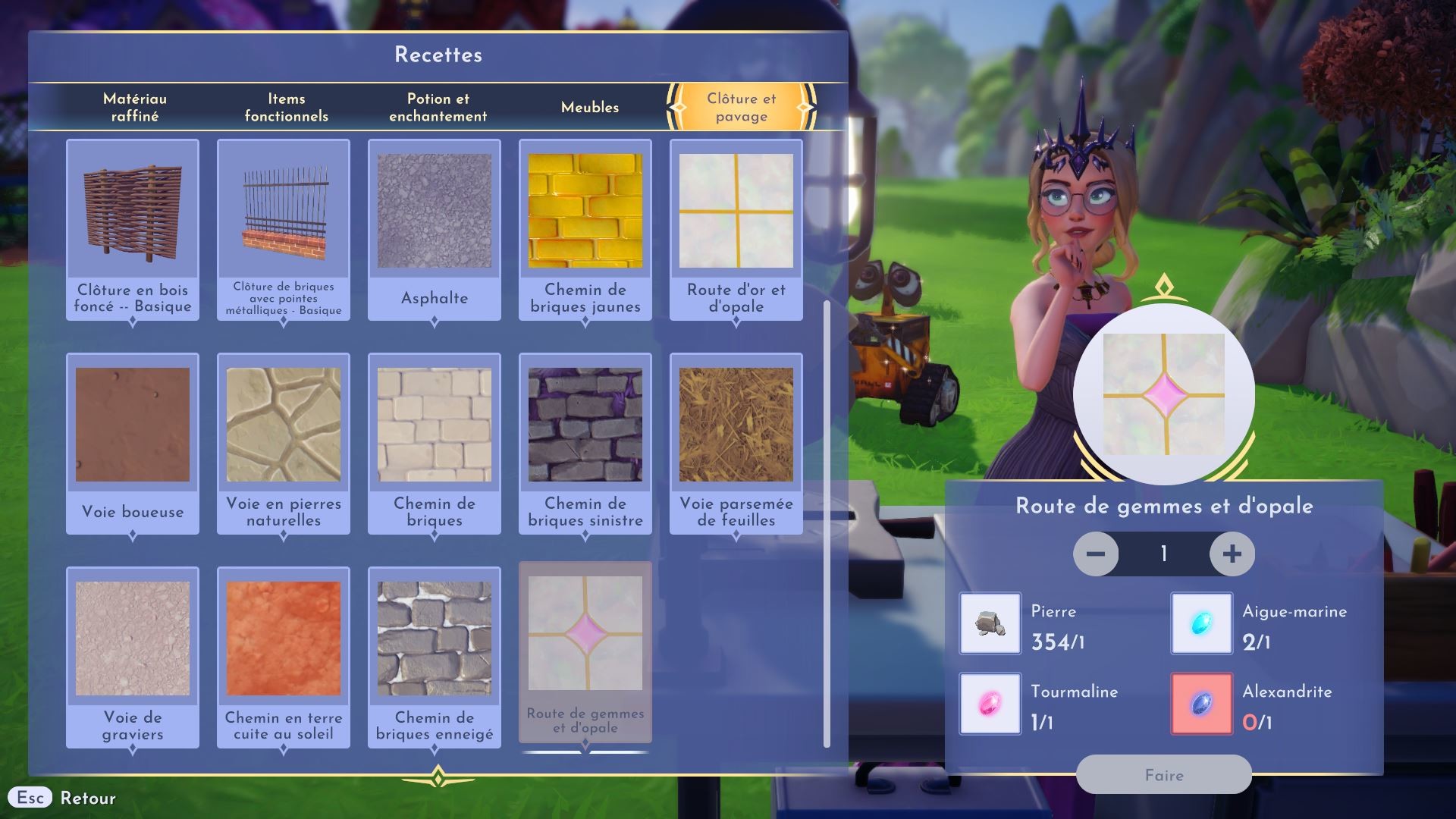The image size is (1456, 819).
Task: Open the Voie parsemée de feuilles recipe
Action: click(736, 425)
